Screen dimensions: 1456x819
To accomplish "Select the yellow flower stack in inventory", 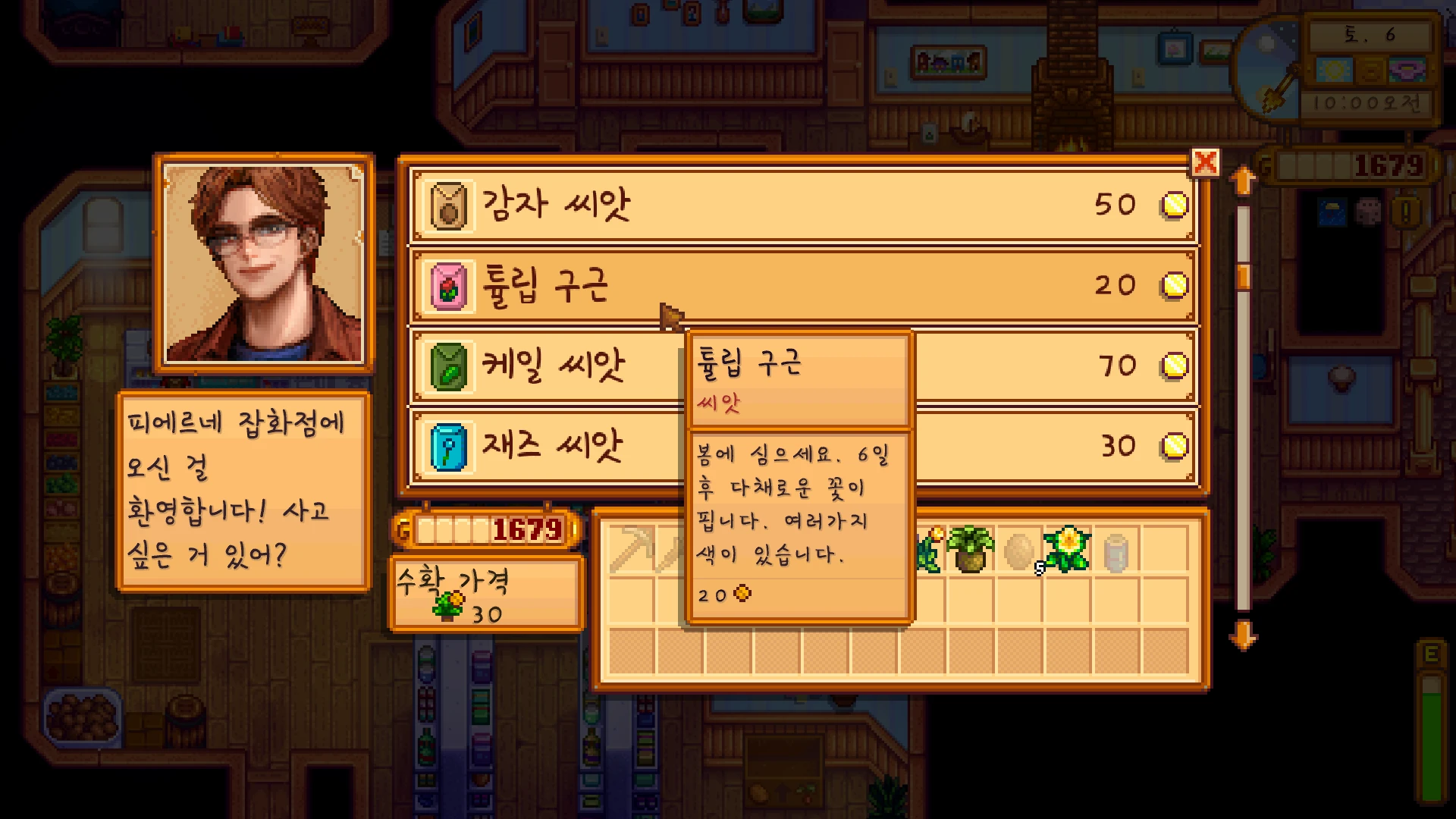I will click(1067, 549).
